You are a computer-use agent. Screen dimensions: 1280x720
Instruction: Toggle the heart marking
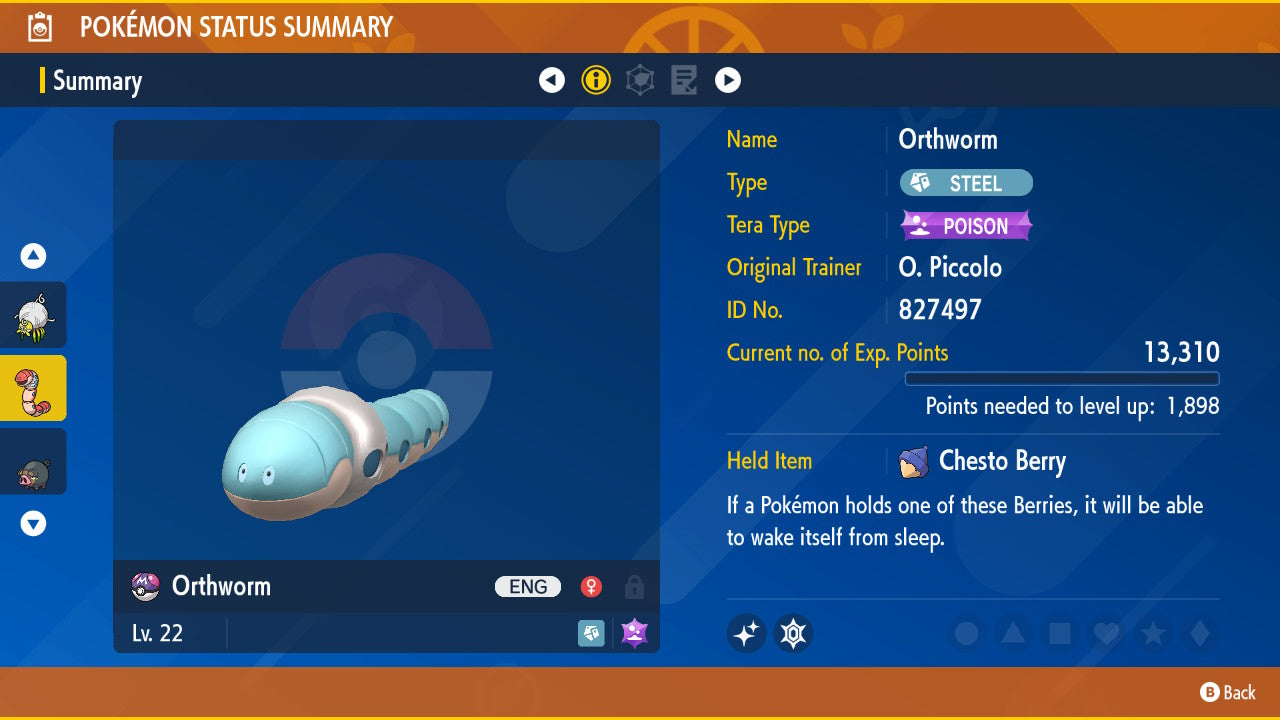[x=1105, y=633]
